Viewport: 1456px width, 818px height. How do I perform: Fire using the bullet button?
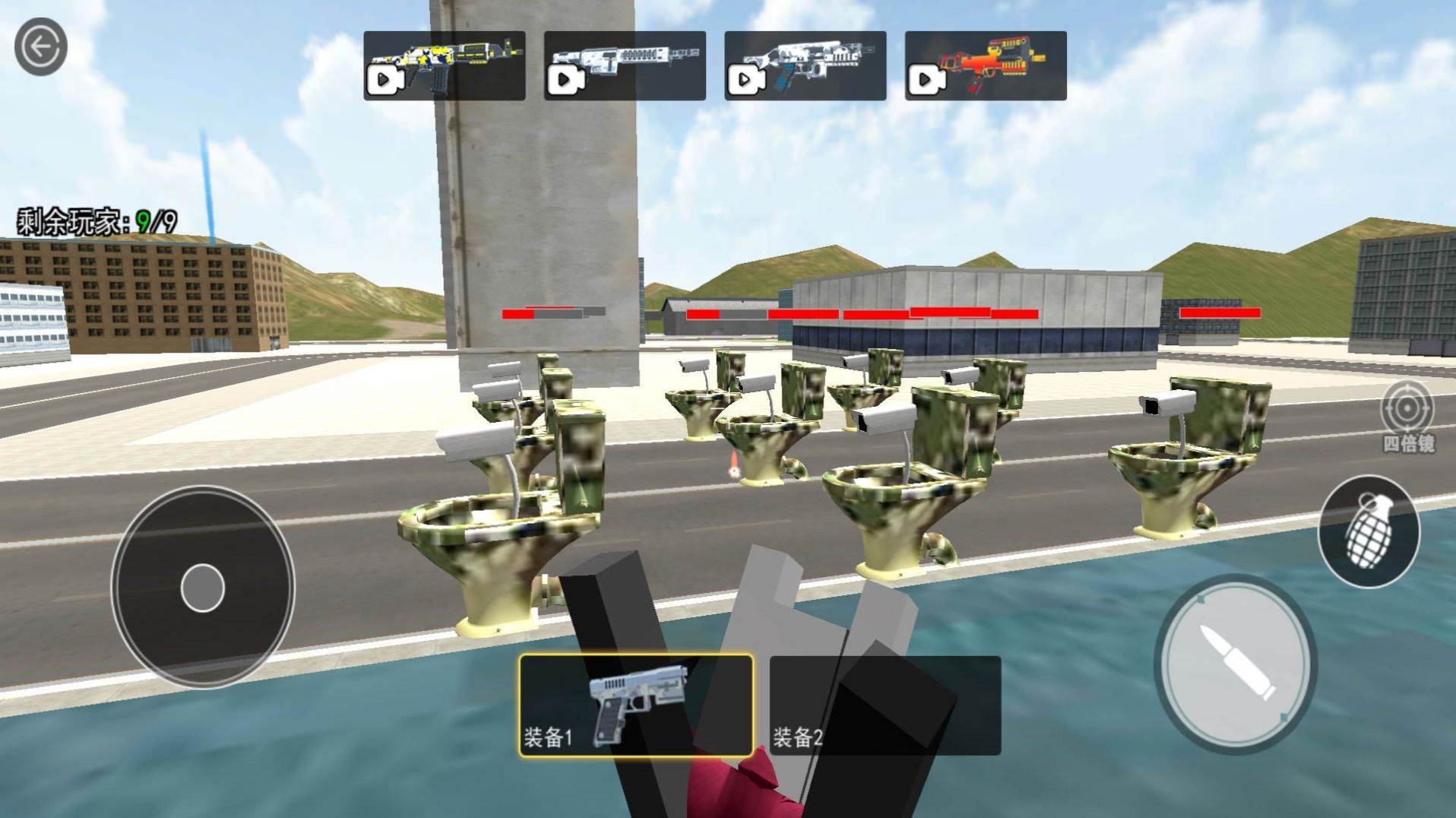pyautogui.click(x=1235, y=663)
